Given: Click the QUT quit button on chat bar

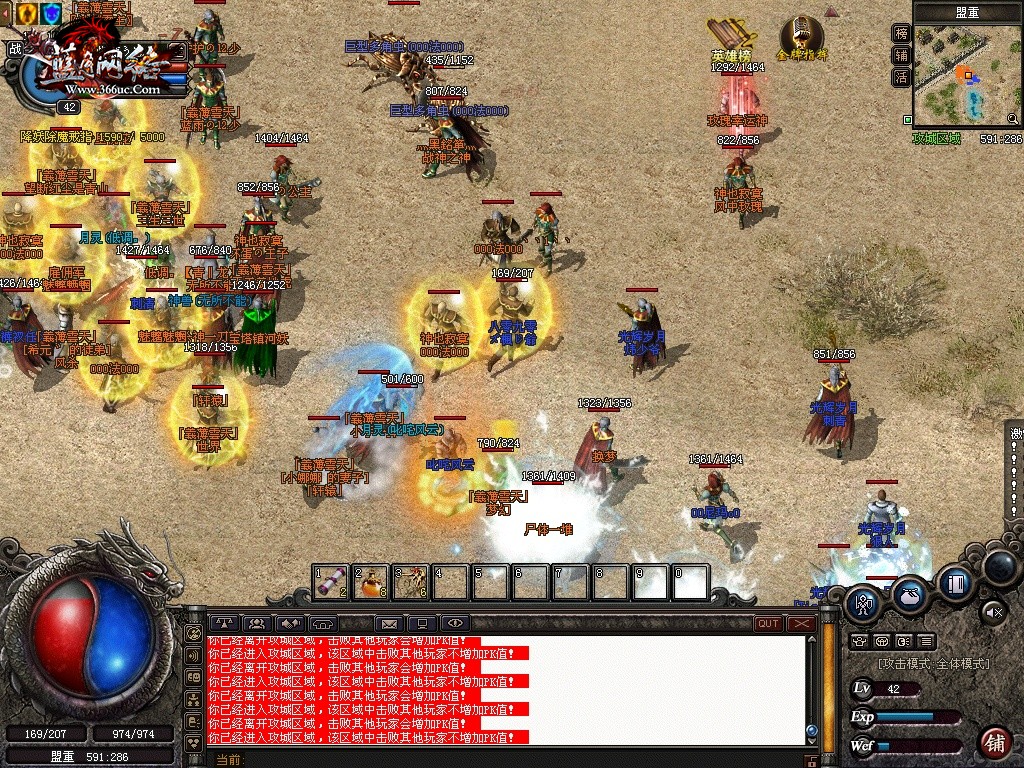Looking at the screenshot, I should pos(768,624).
